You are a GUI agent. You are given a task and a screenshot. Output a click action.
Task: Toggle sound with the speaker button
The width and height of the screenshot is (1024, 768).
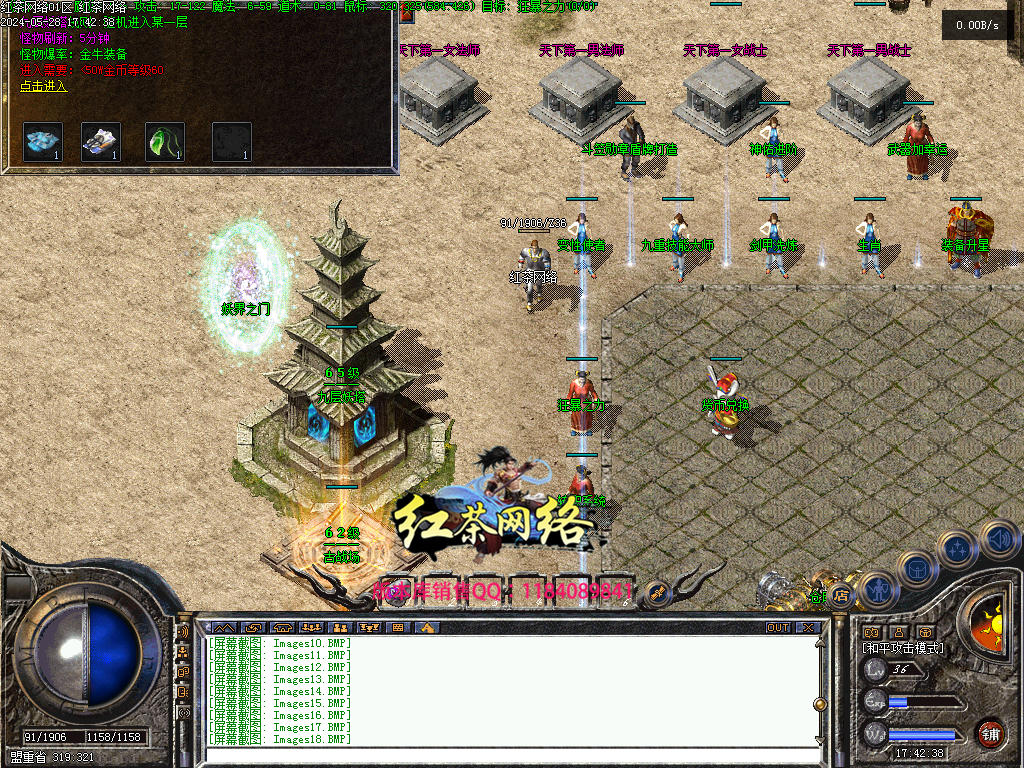(998, 538)
